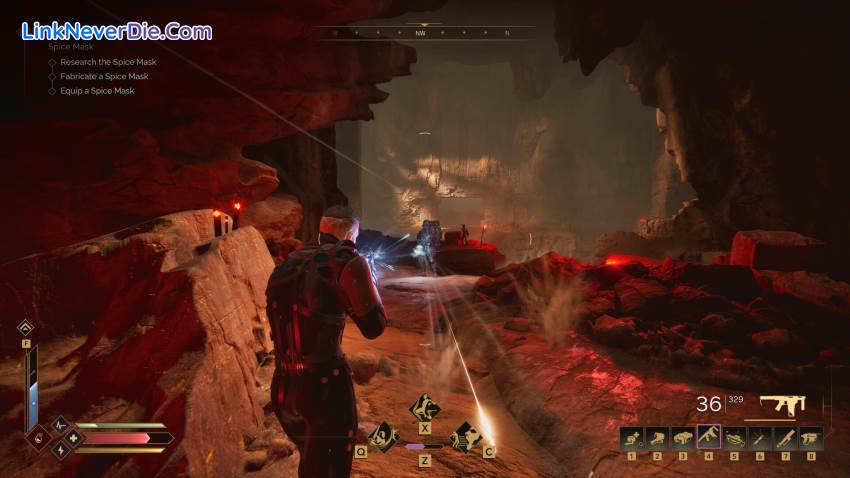
Task: Click the Spice Mask quest tracker title
Action: pos(72,47)
